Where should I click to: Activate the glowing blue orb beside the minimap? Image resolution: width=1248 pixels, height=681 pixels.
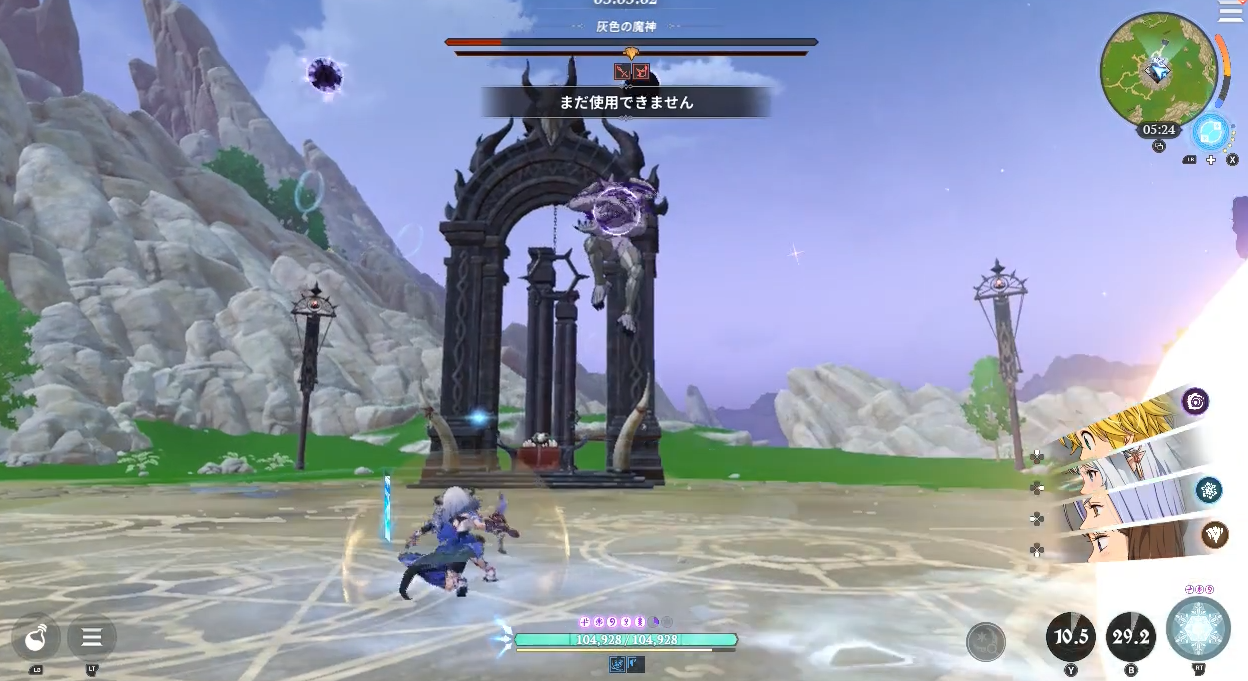tap(1211, 132)
